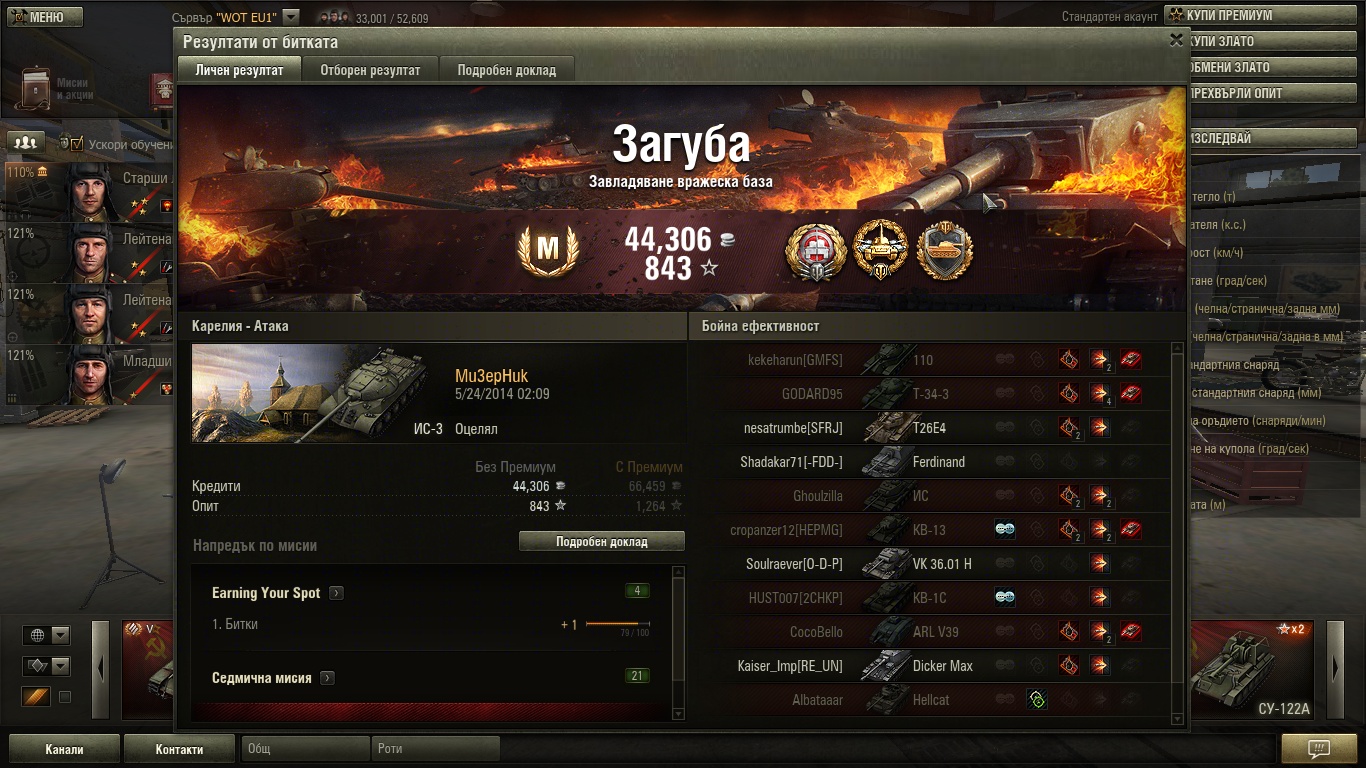The image size is (1366, 768).
Task: Switch to the Отборен резултат tab
Action: click(x=370, y=70)
